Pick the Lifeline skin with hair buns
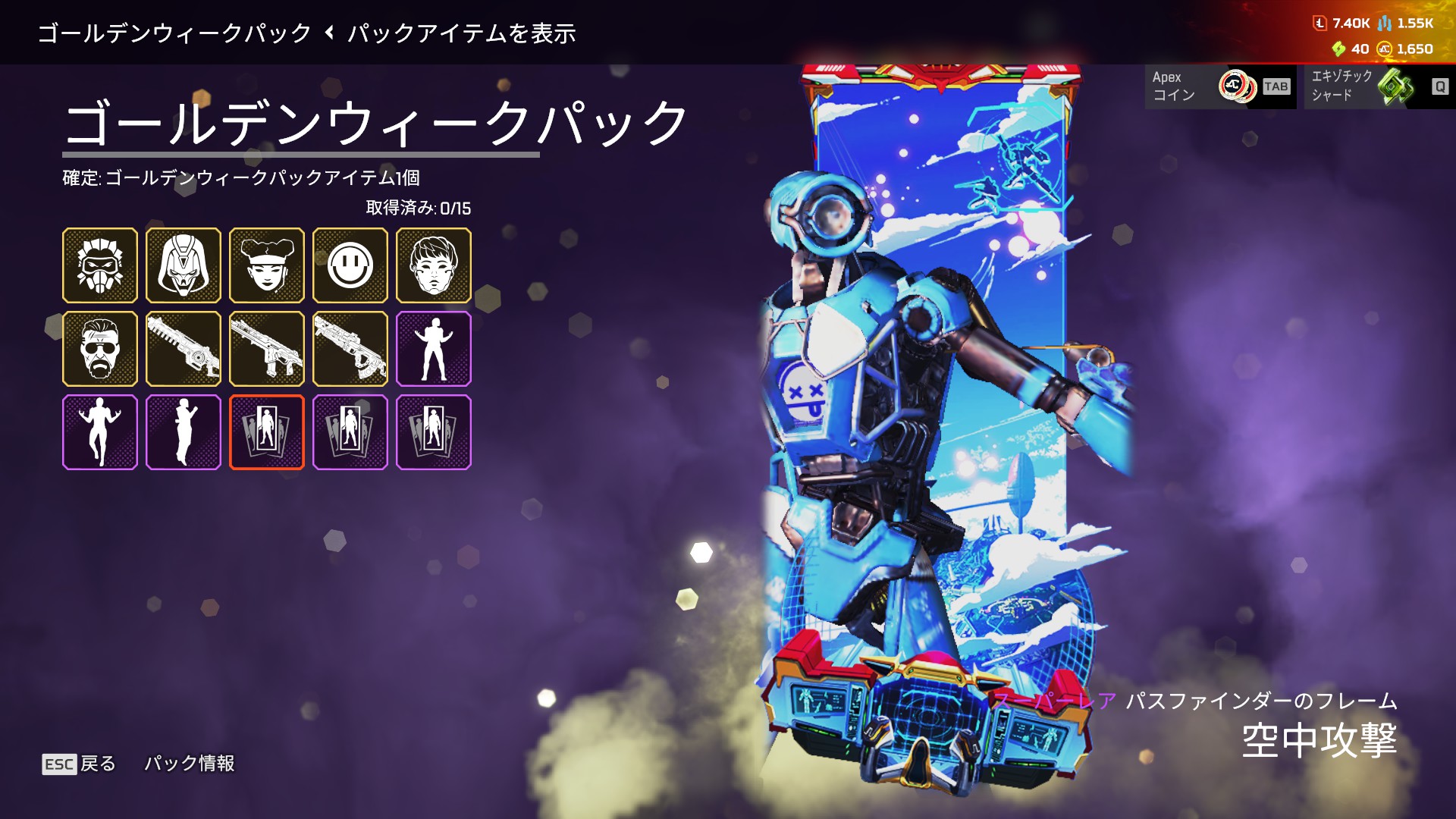Viewport: 1456px width, 819px height. pos(267,265)
